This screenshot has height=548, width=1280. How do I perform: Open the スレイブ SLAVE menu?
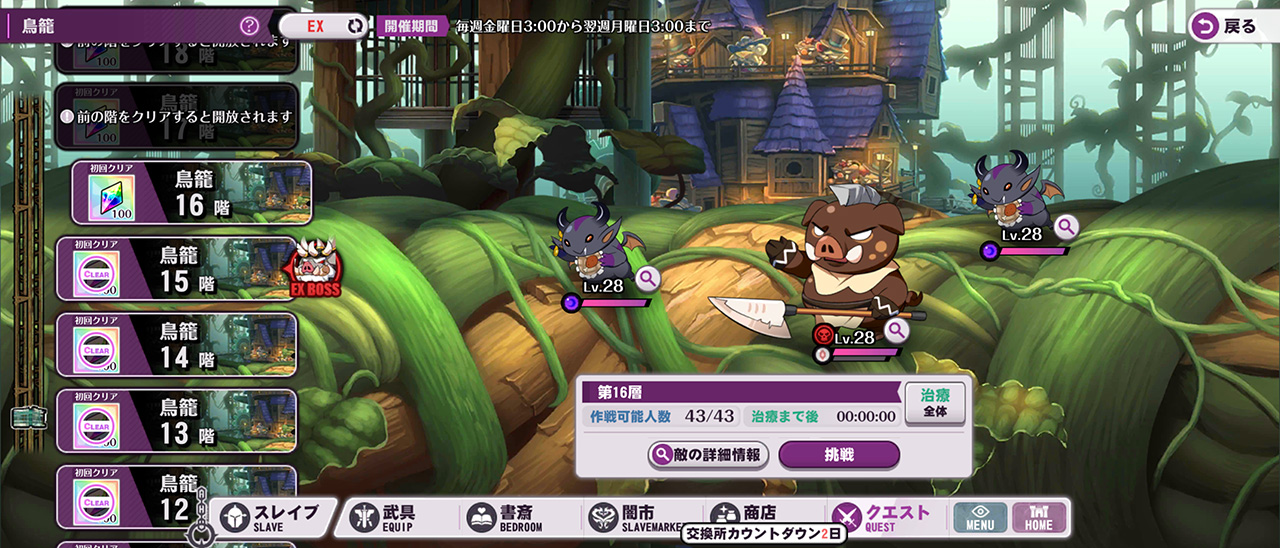(x=270, y=517)
